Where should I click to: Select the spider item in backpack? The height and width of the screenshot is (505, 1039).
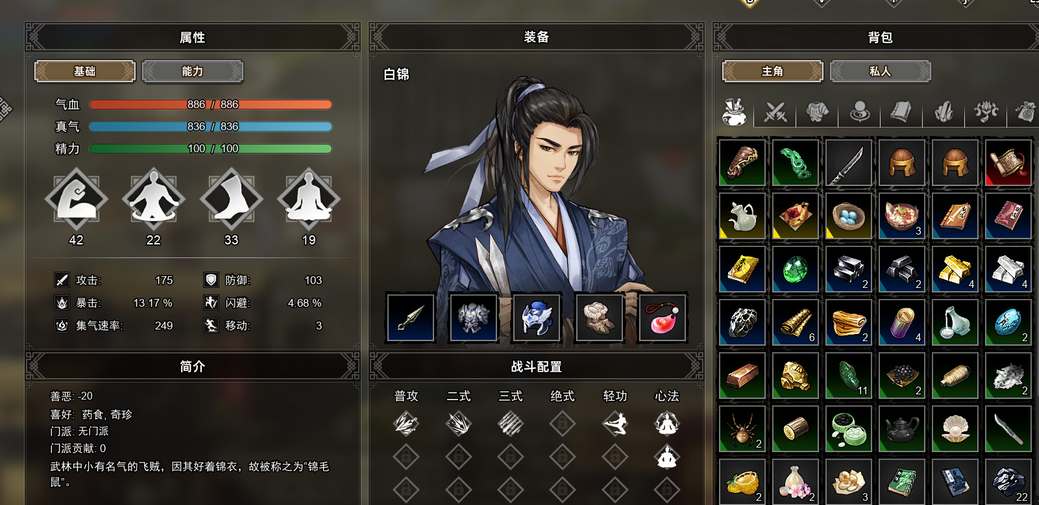(x=742, y=430)
